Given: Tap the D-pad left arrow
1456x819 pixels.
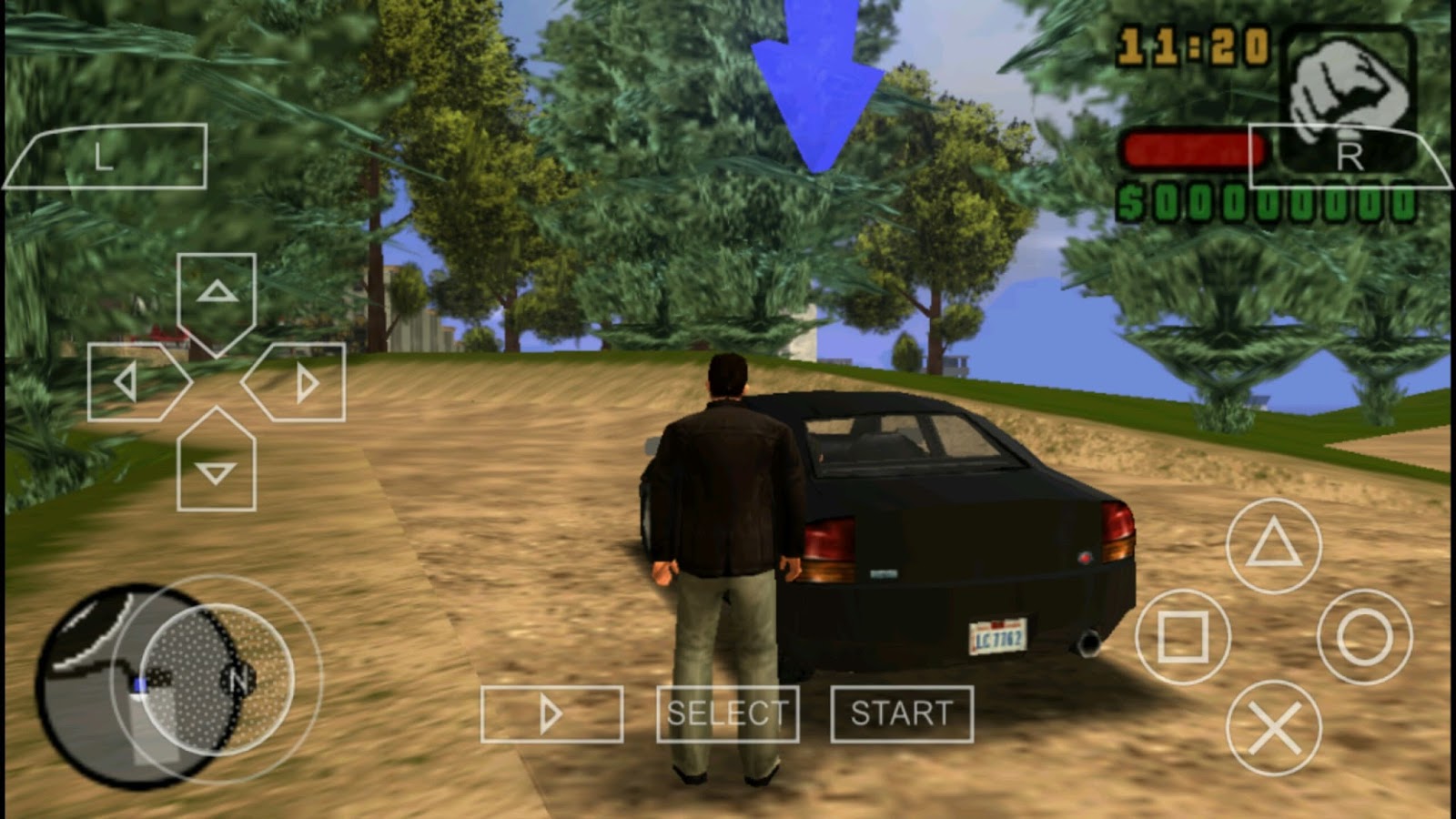Looking at the screenshot, I should (x=127, y=380).
